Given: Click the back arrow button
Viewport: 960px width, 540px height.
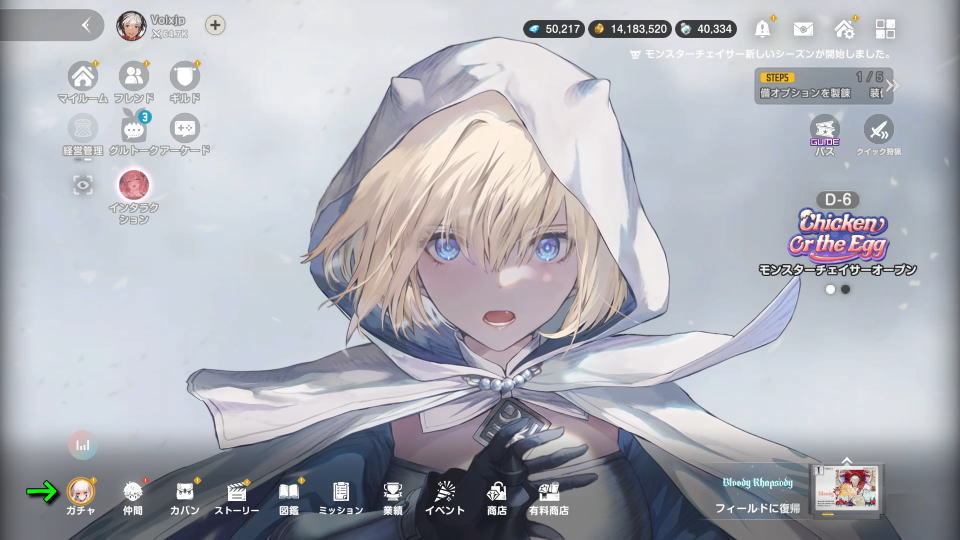Looking at the screenshot, I should point(86,26).
